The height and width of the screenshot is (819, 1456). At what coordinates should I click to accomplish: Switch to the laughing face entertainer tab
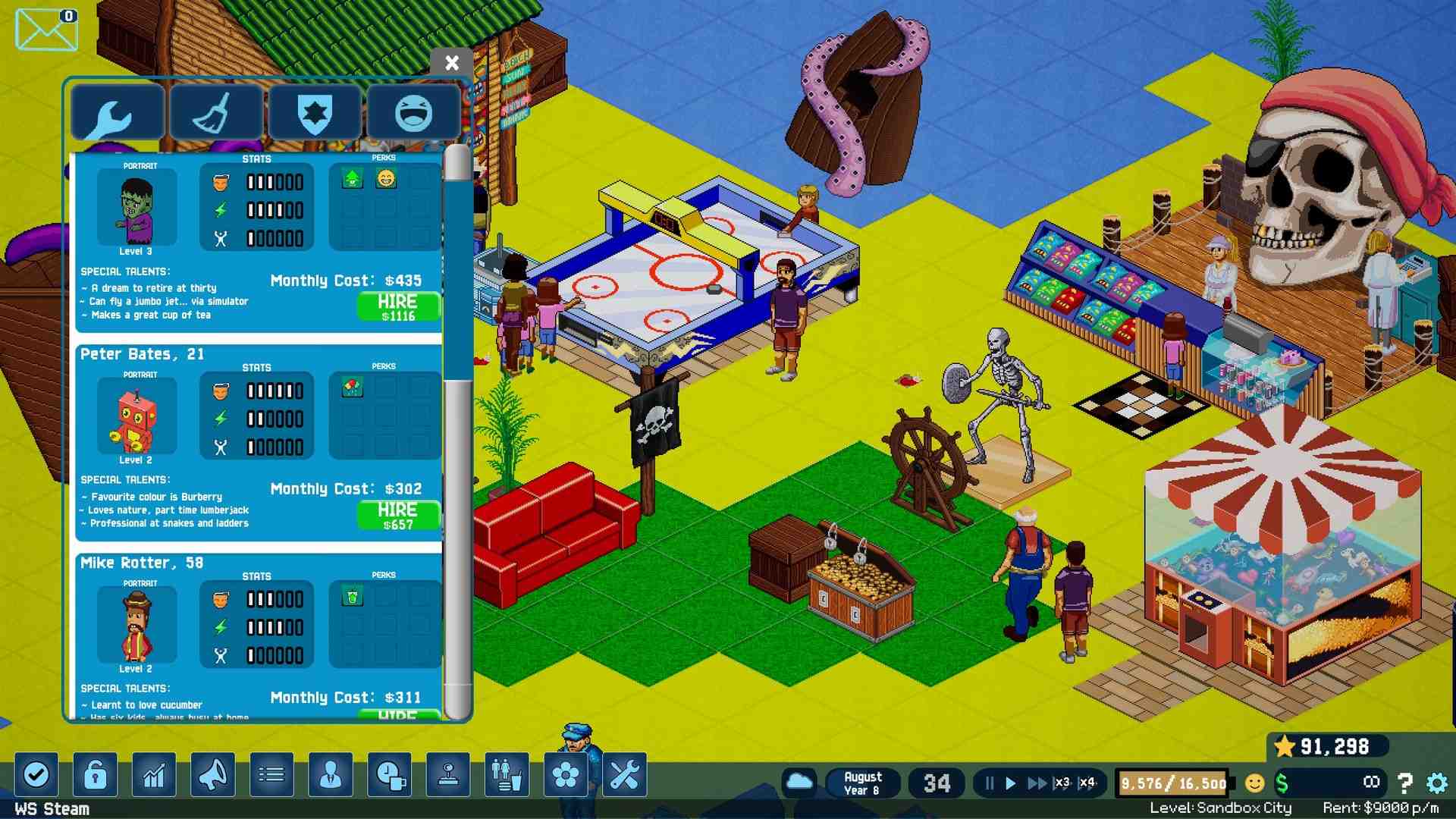tap(413, 114)
